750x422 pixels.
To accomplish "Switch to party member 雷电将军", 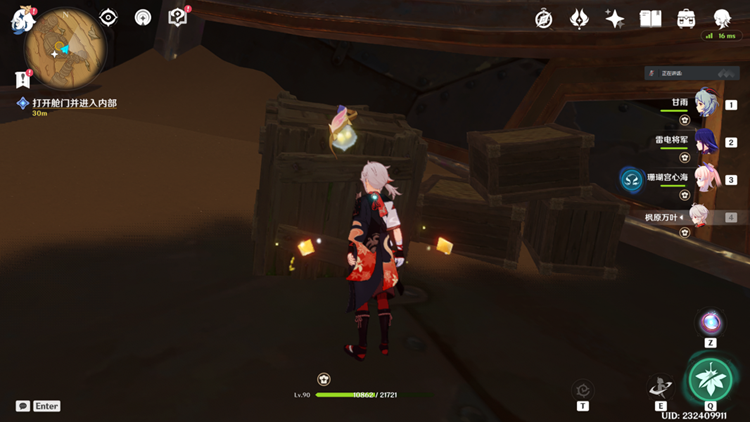I will point(705,141).
